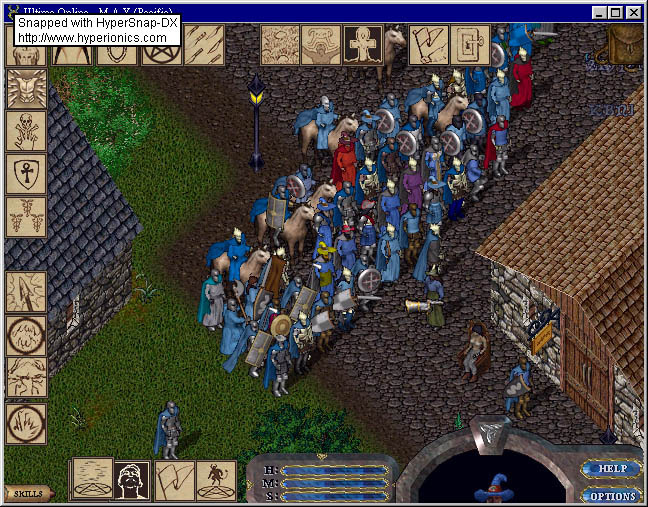
Task: Select the arrowhead spell icon
Action: coord(26,292)
